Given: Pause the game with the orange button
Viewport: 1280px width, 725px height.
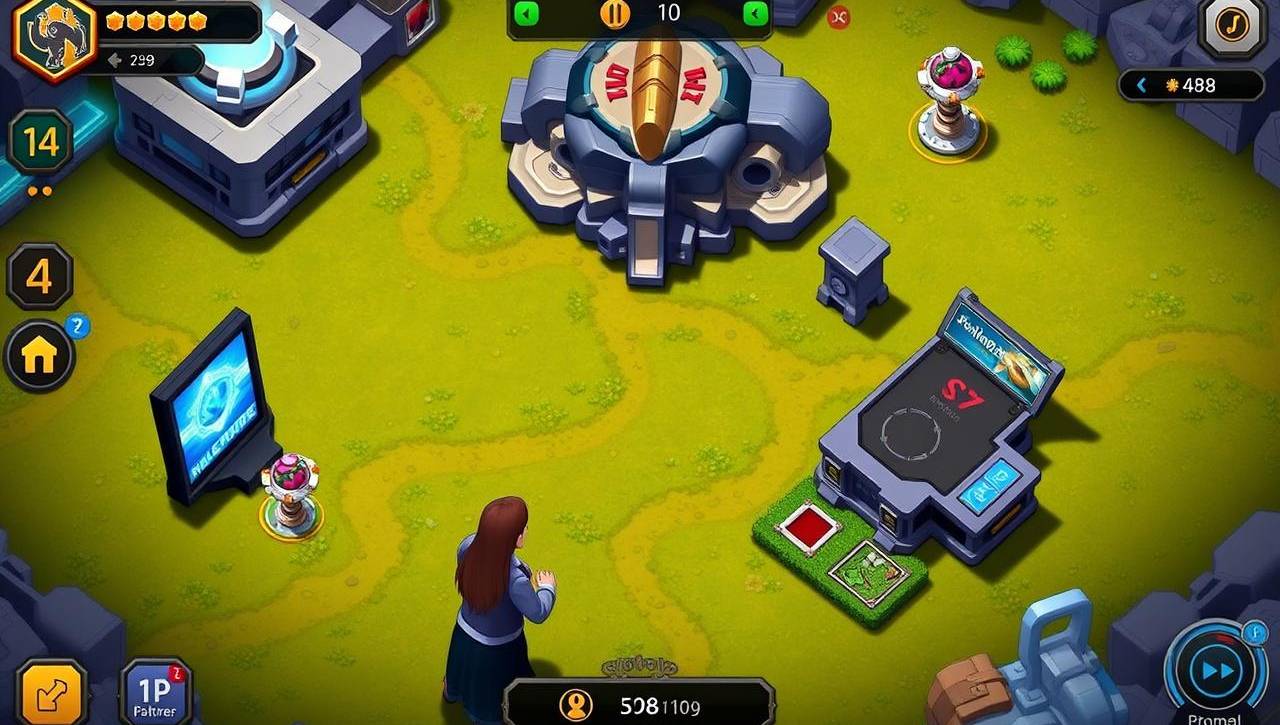Looking at the screenshot, I should click(615, 14).
